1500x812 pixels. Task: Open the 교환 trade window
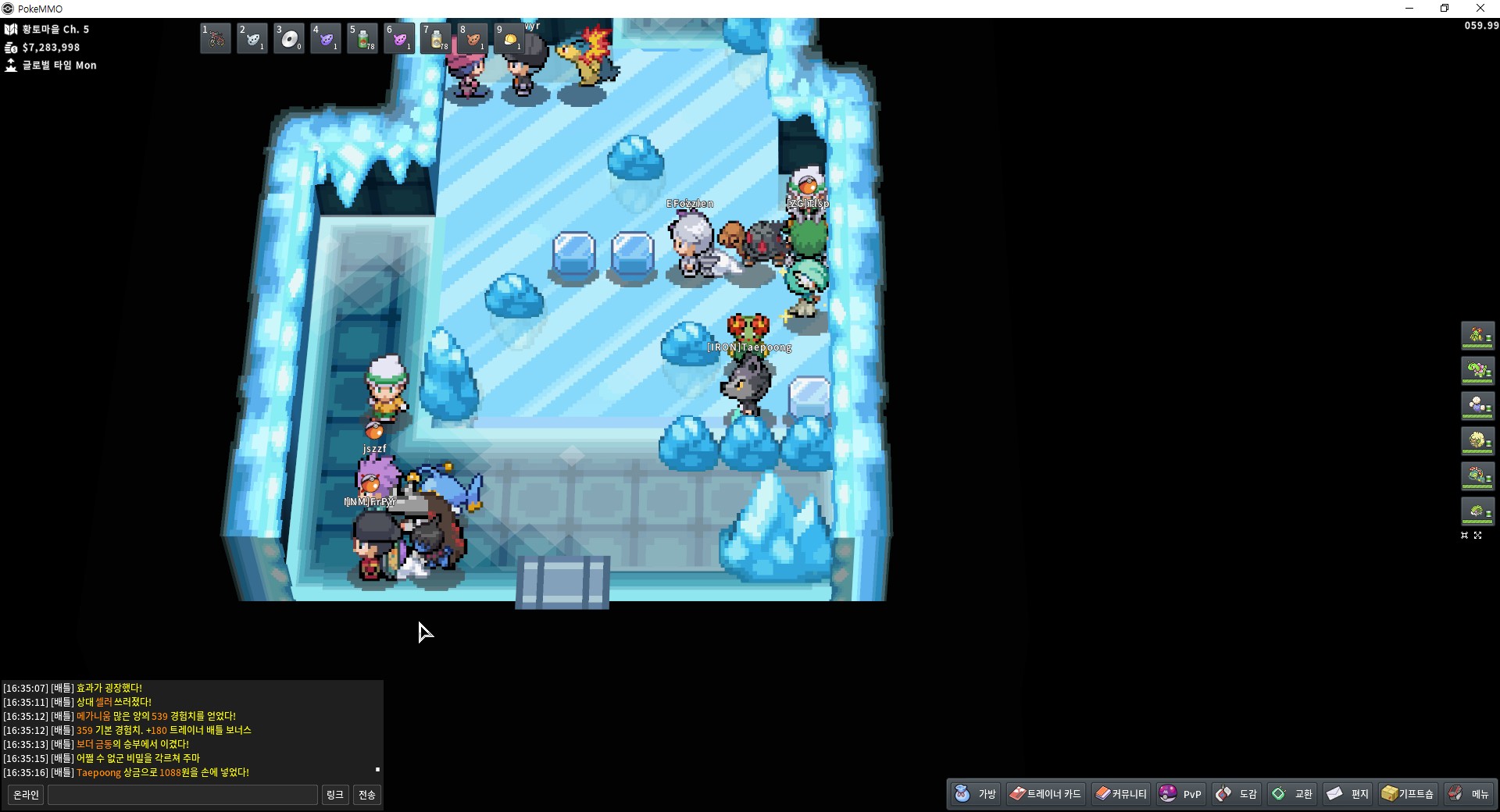1292,794
